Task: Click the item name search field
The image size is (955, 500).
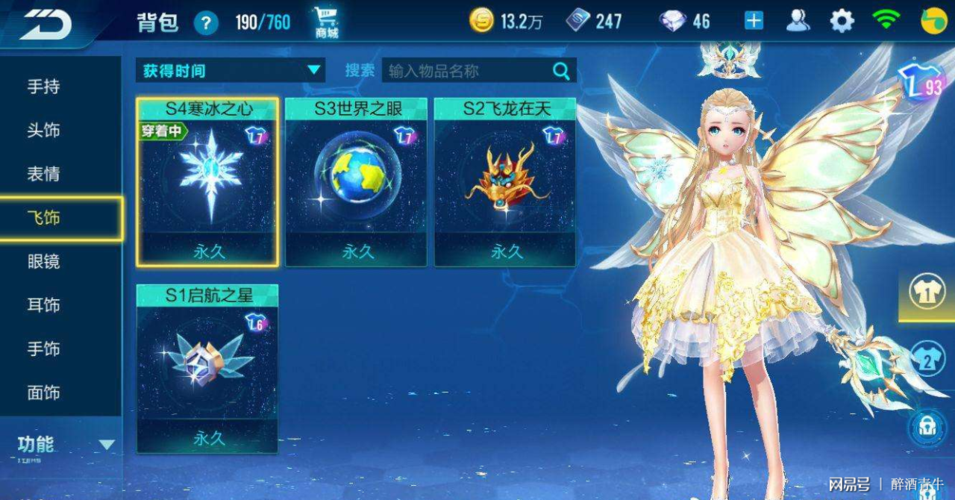Action: (x=465, y=70)
